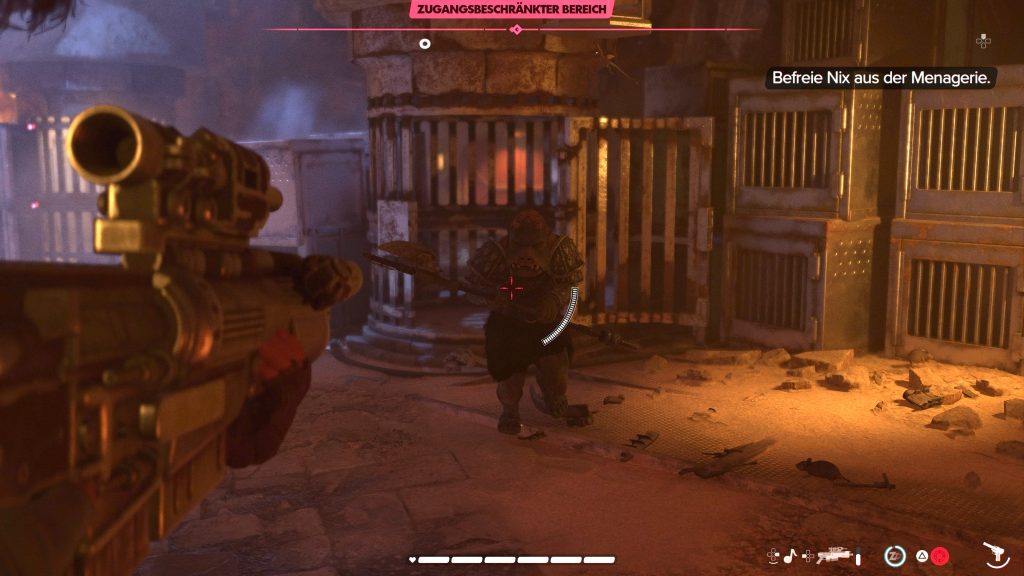Select the picked-up rifle weapon icon
This screenshot has height=576, width=1024.
pos(831,556)
